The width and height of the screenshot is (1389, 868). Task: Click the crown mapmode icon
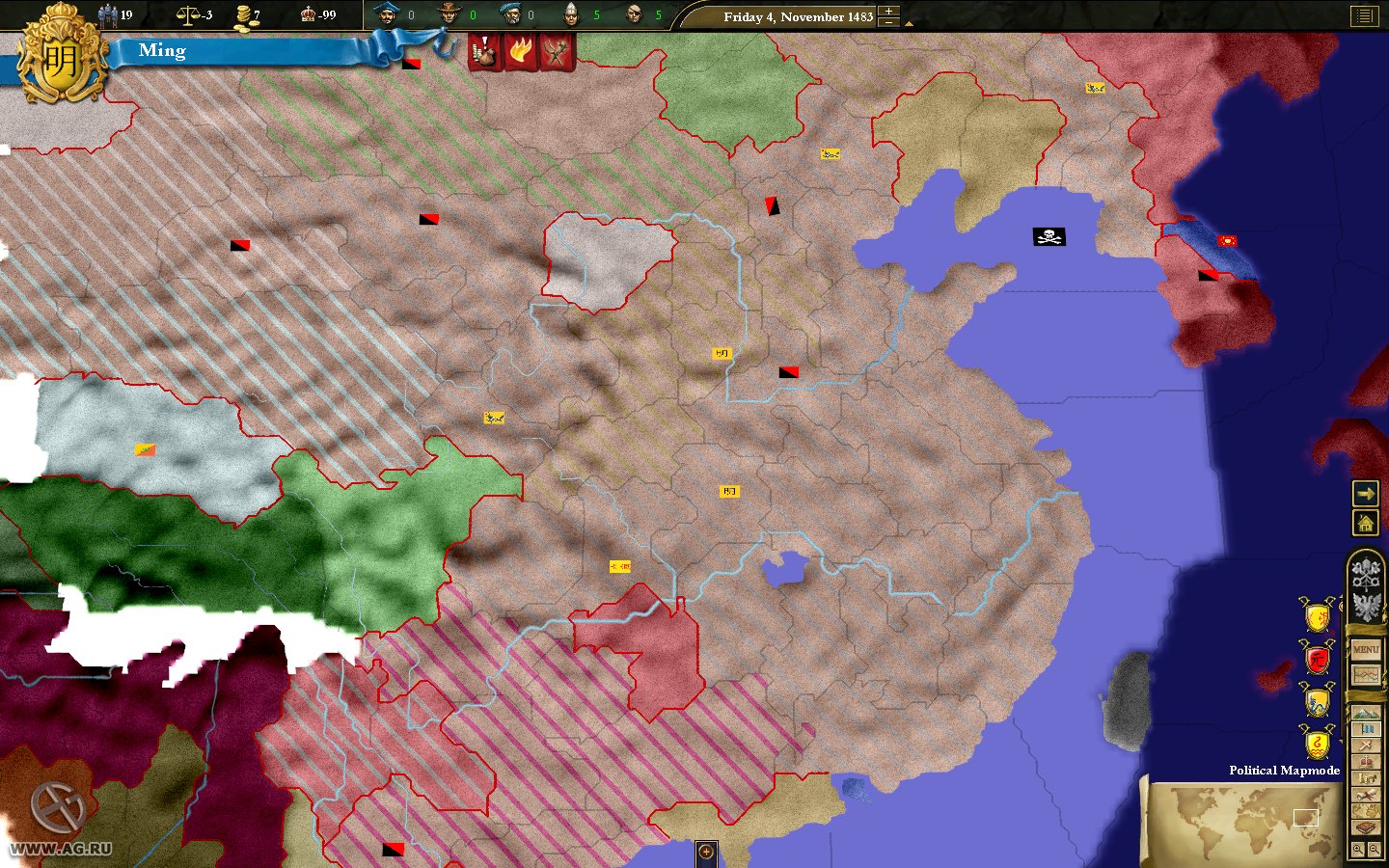(1364, 762)
